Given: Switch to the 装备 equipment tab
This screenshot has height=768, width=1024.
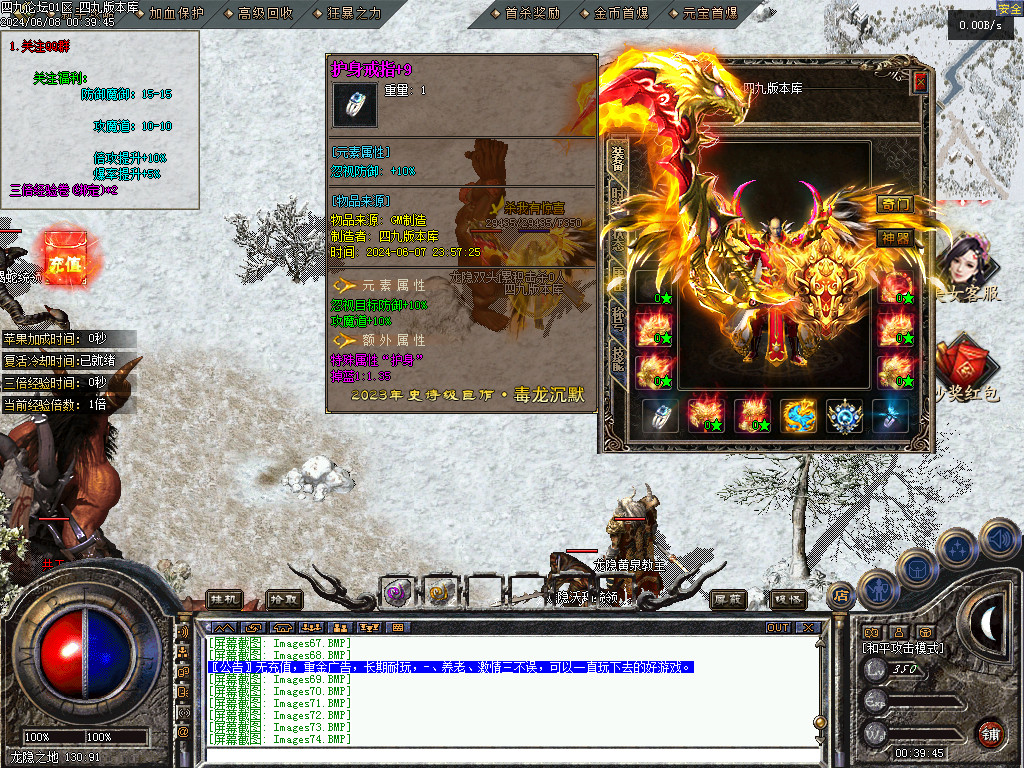Looking at the screenshot, I should [617, 160].
